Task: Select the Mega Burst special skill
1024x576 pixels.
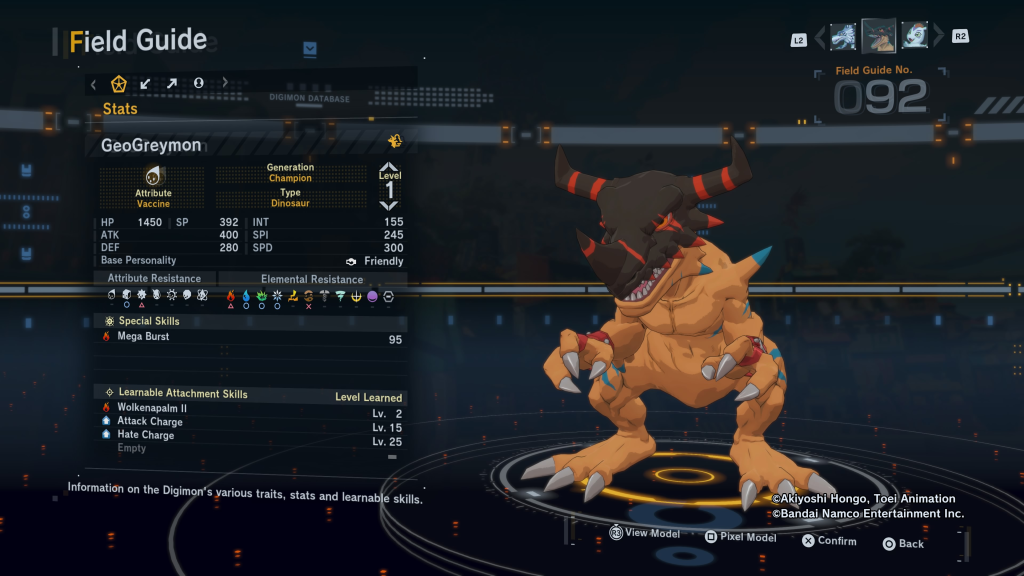Action: [250, 337]
